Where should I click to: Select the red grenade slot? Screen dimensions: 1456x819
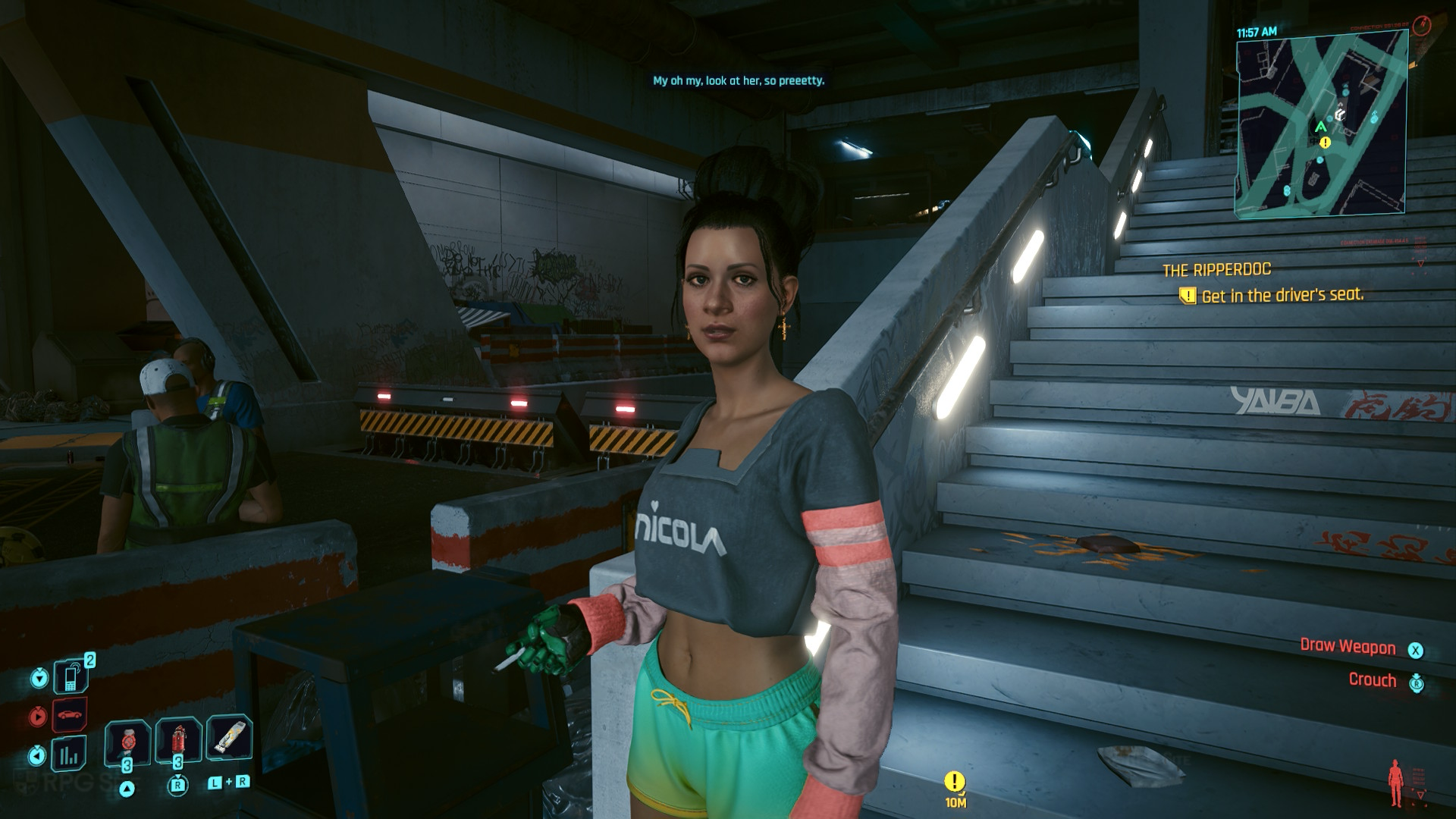coord(179,739)
